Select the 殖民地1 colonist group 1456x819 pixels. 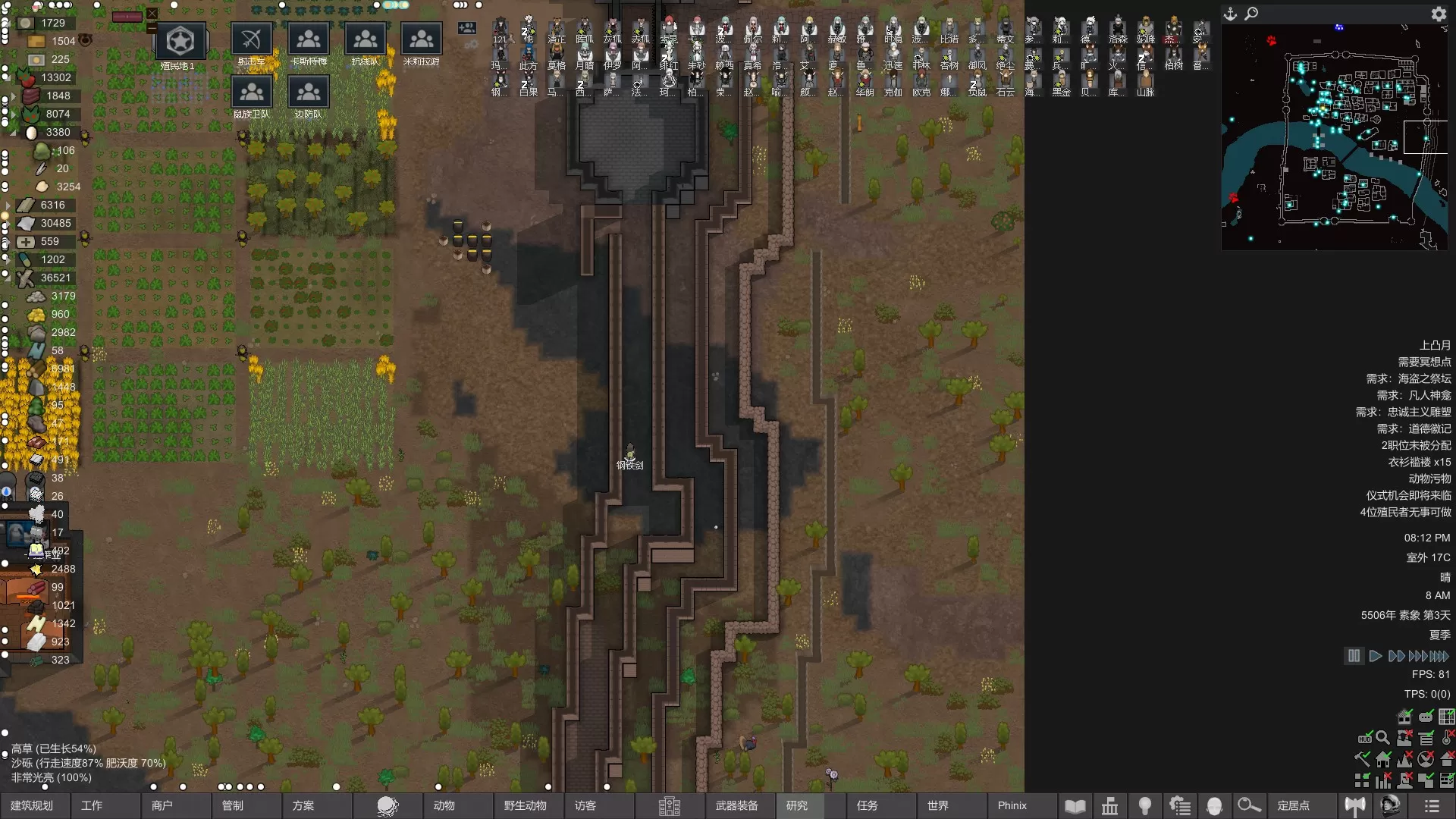[x=180, y=42]
